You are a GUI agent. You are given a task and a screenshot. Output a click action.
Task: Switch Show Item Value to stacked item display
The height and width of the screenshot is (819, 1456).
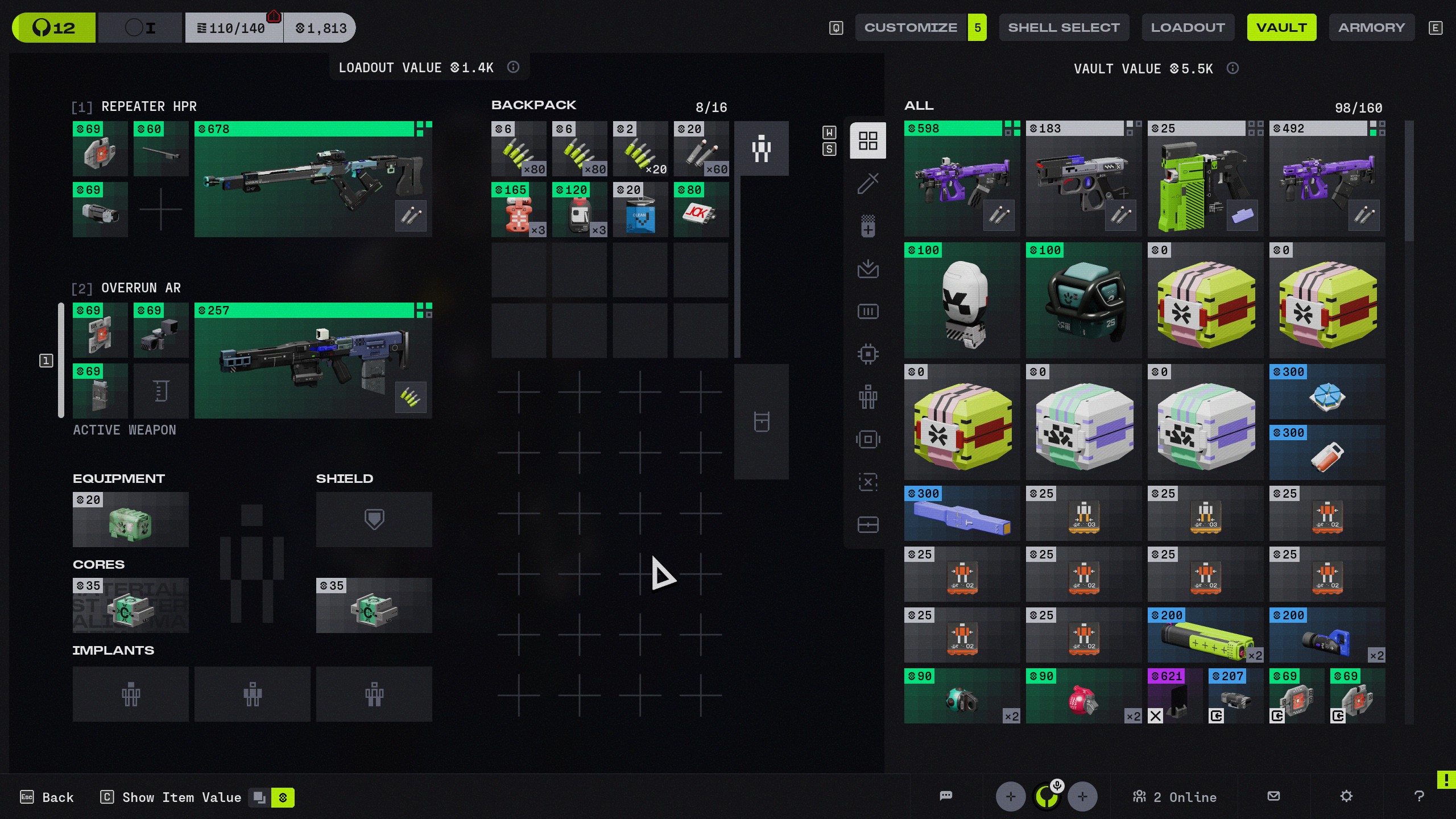(x=260, y=797)
